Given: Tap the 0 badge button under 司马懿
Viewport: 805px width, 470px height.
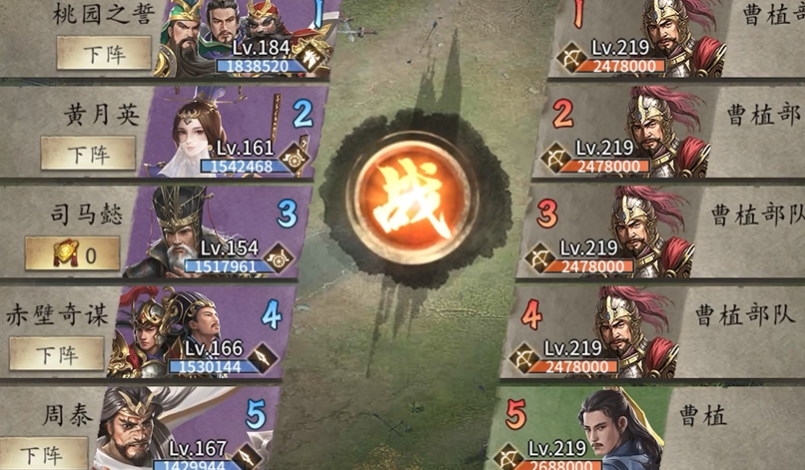Looking at the screenshot, I should pyautogui.click(x=72, y=254).
